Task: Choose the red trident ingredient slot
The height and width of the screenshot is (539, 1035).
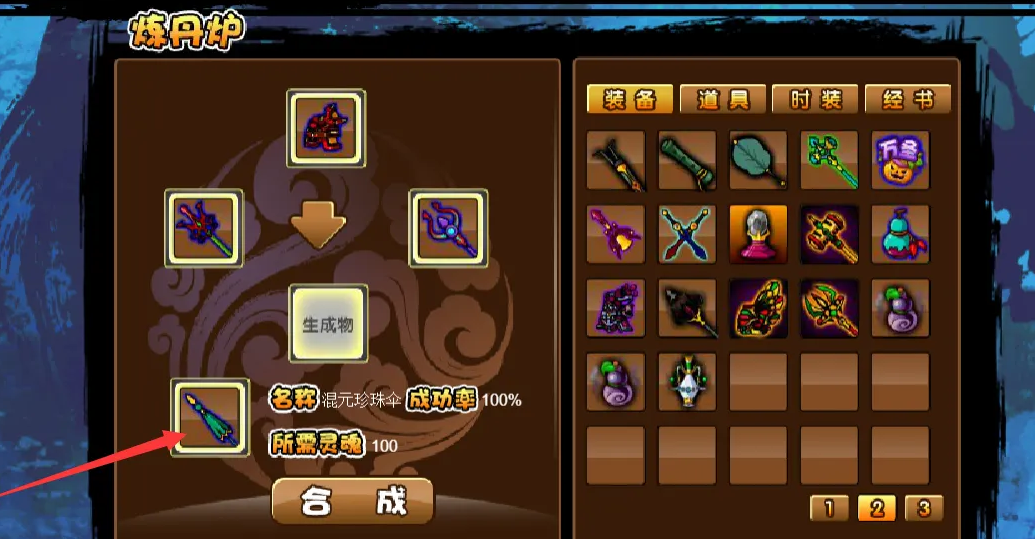Action: tap(204, 229)
